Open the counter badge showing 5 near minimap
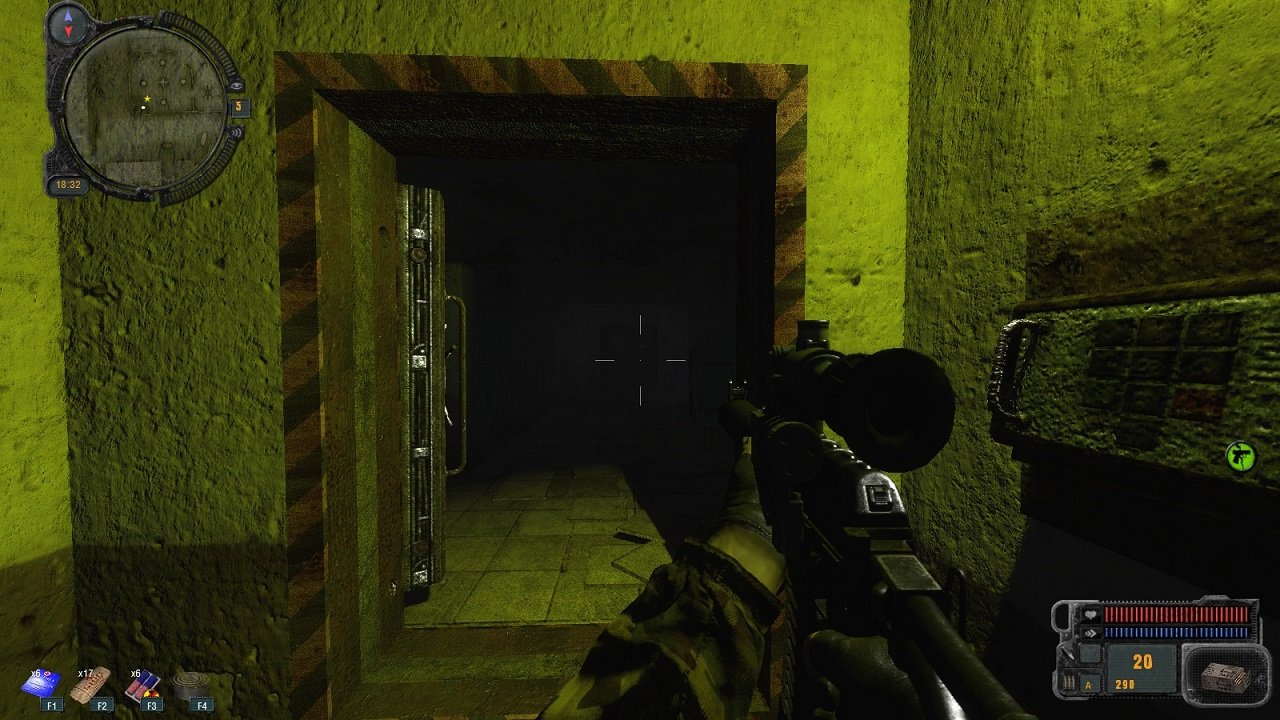 (239, 106)
